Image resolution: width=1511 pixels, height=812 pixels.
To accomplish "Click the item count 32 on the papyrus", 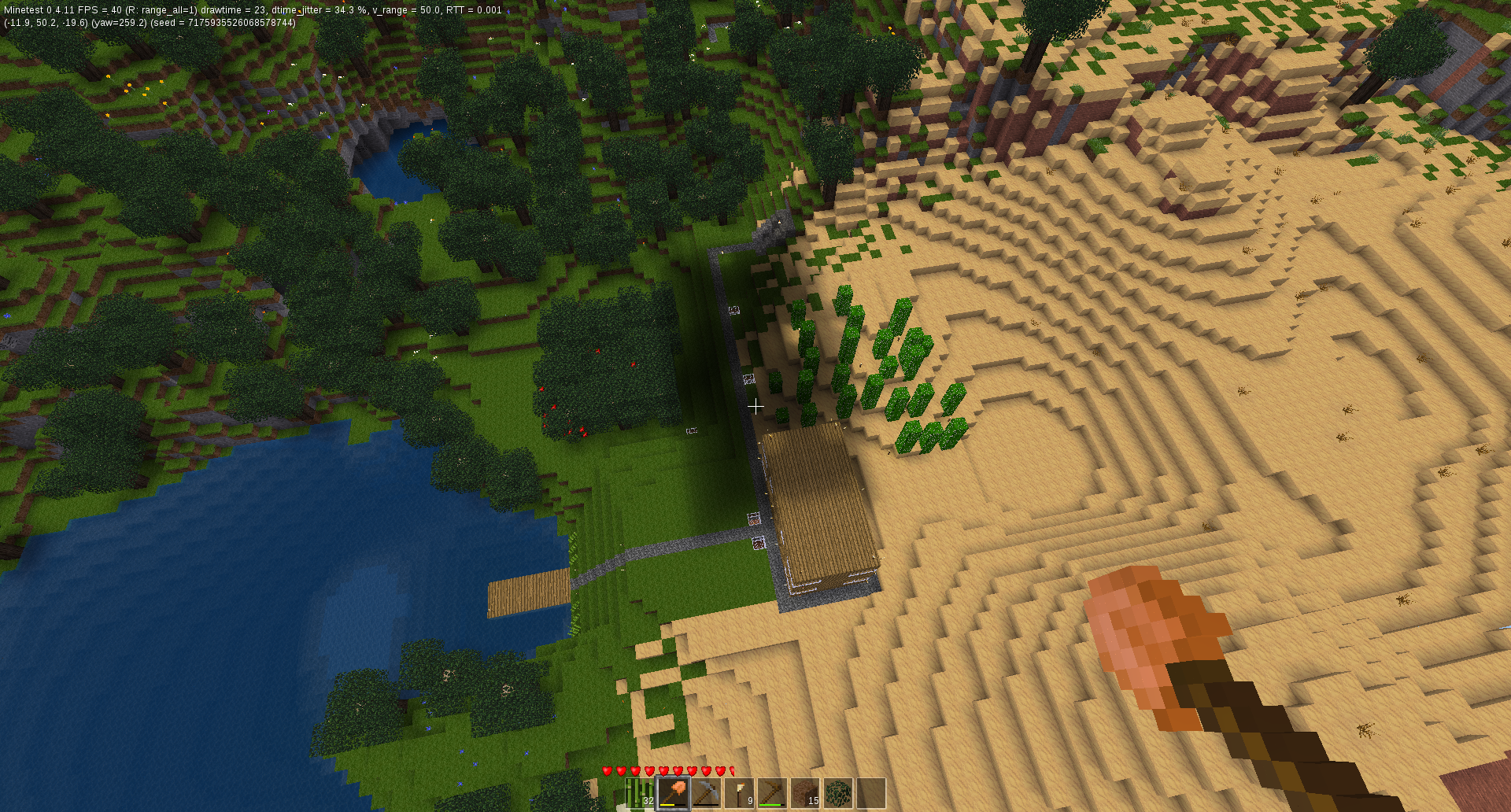I will click(x=648, y=799).
